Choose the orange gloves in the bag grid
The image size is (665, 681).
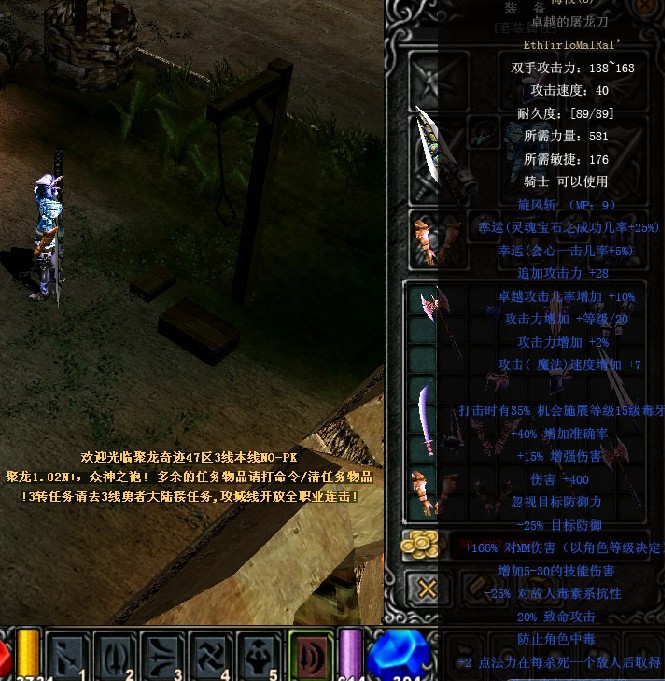[423, 492]
